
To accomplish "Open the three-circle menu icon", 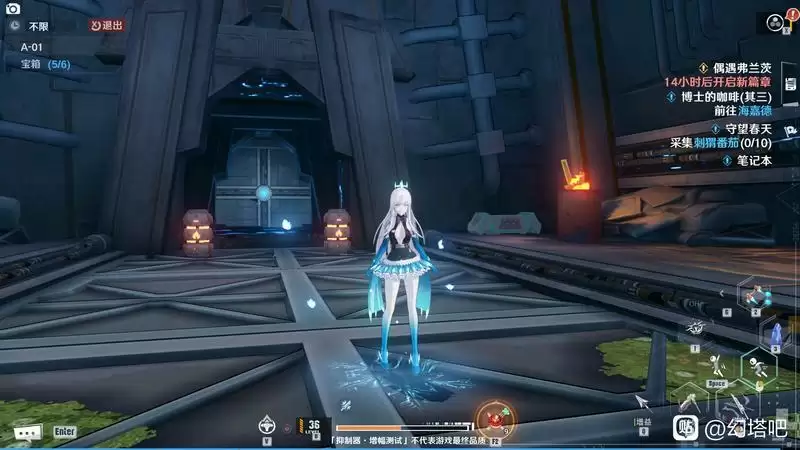I will (774, 21).
